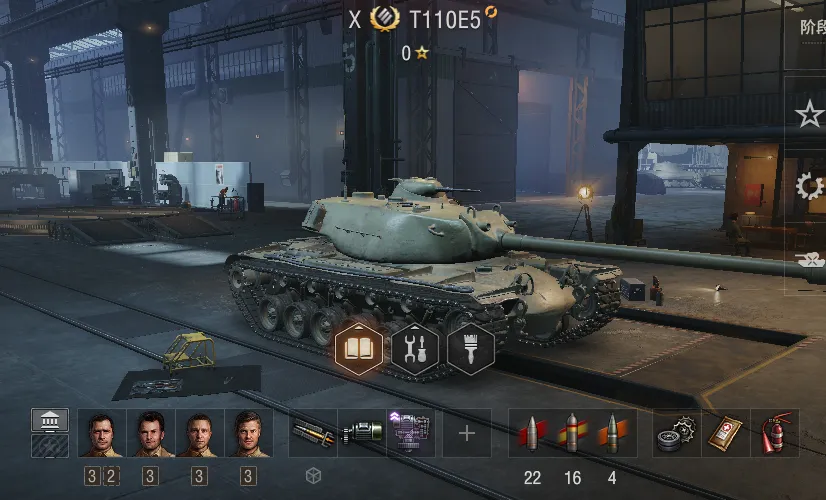Image resolution: width=826 pixels, height=500 pixels.
Task: Open the wrench and screwdriver maintenance hexagon
Action: (414, 349)
